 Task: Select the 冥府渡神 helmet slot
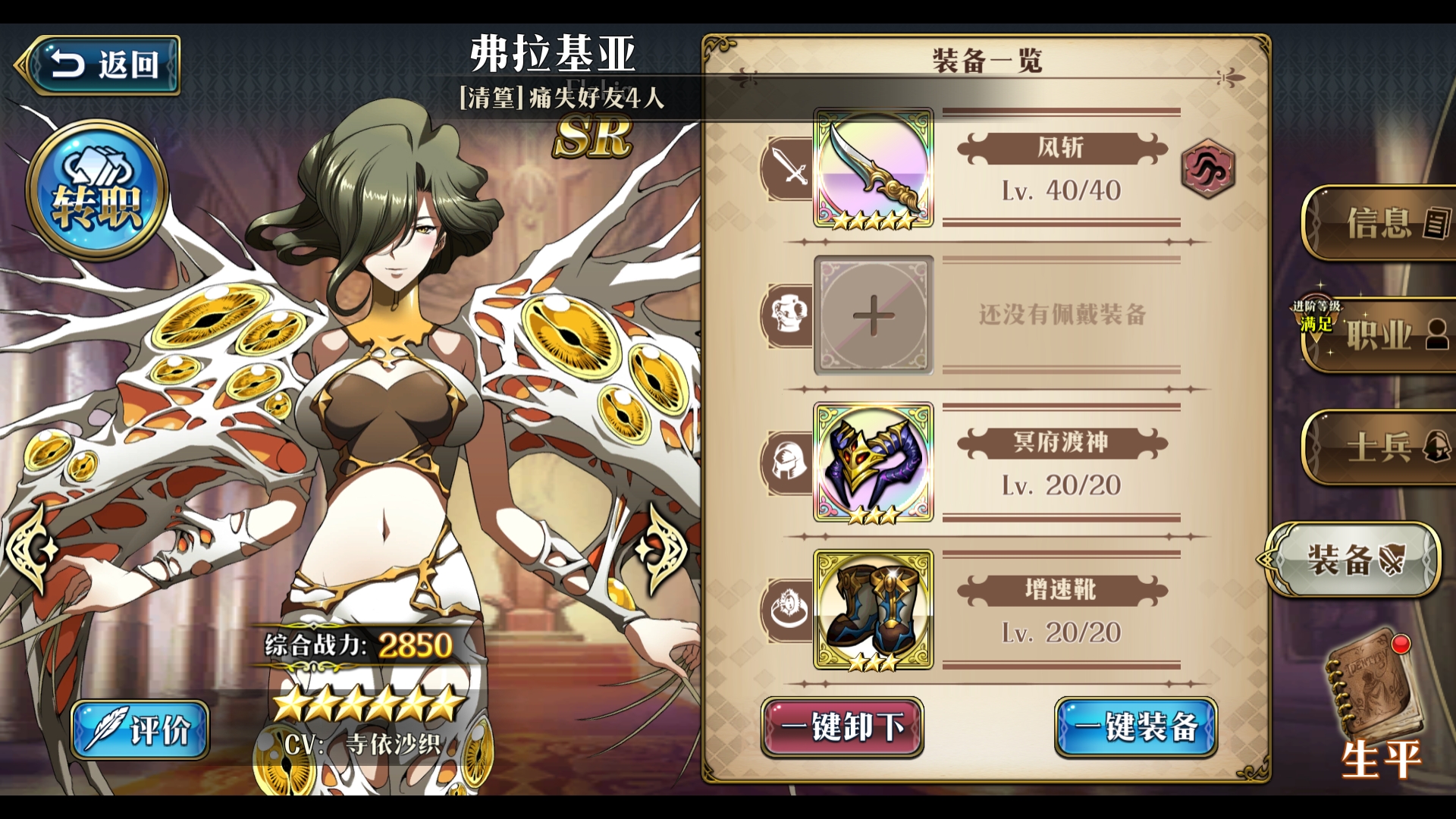coord(873,462)
